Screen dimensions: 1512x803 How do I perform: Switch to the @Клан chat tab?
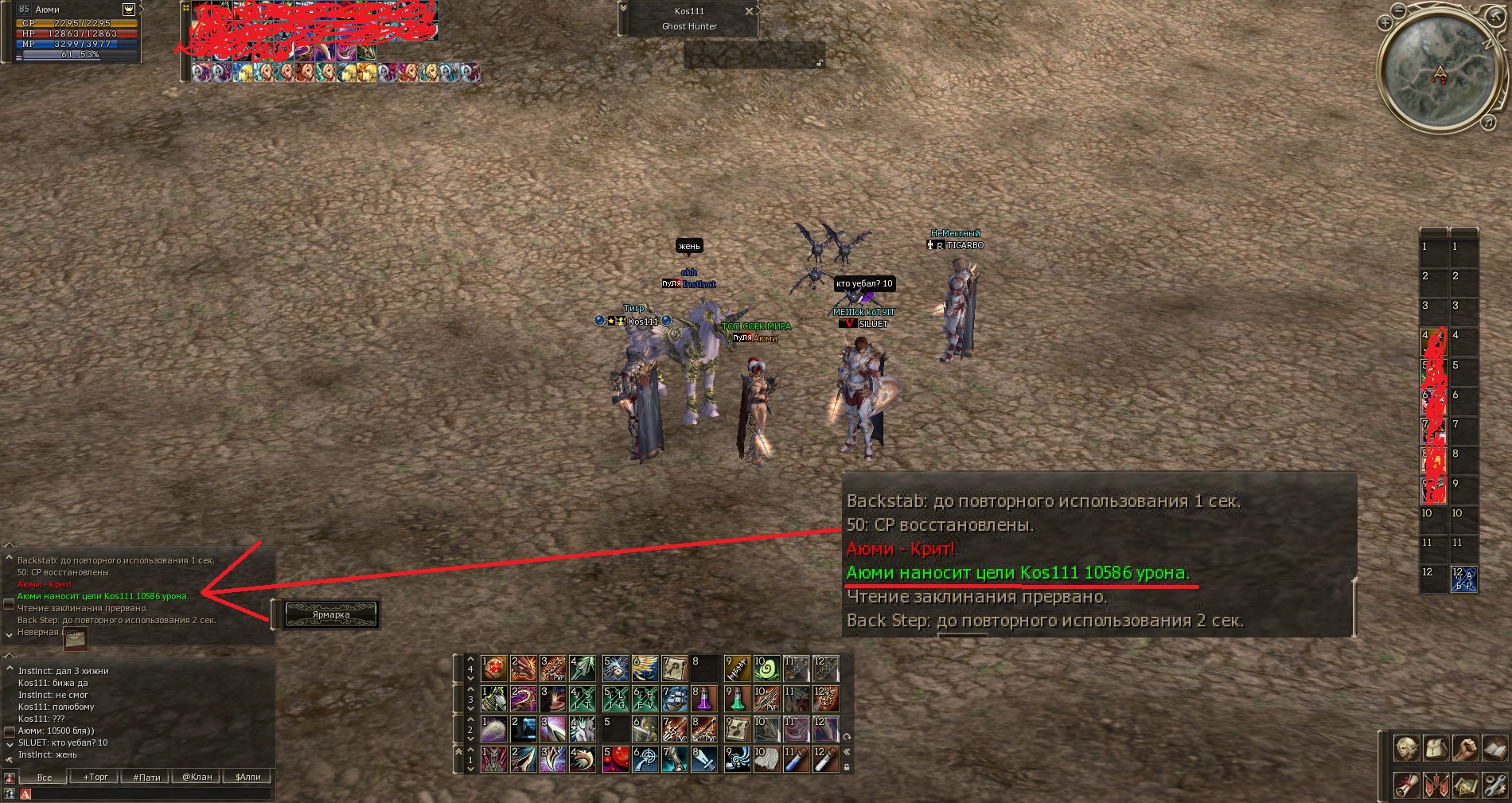click(x=197, y=778)
